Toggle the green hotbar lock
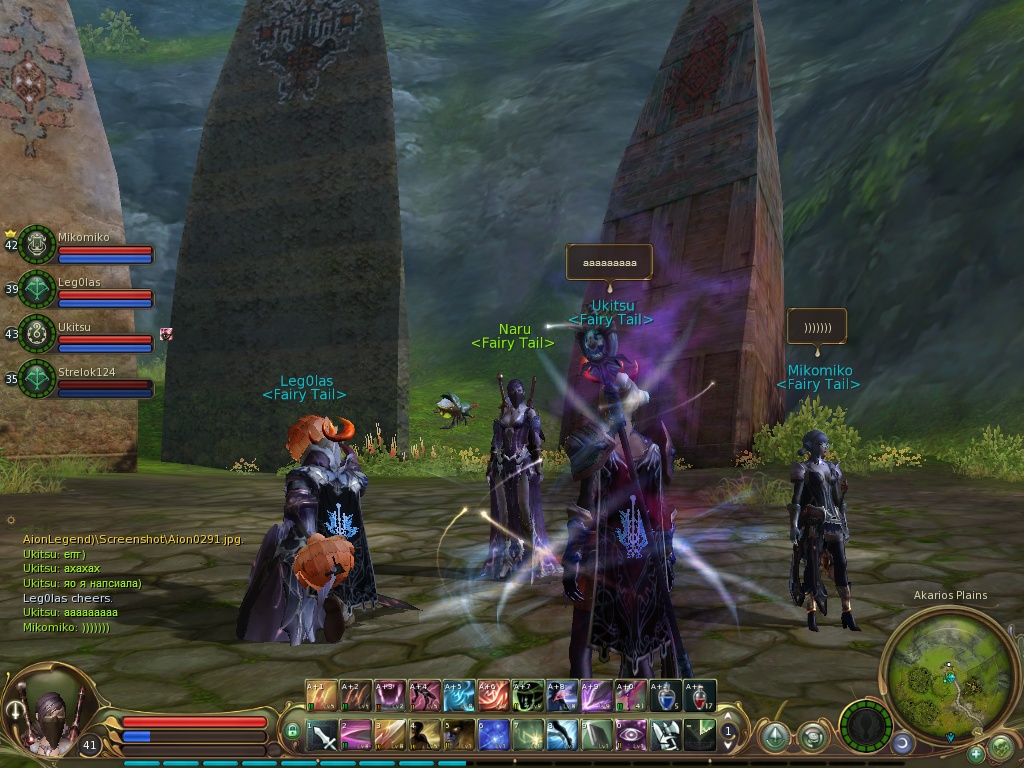 [292, 733]
